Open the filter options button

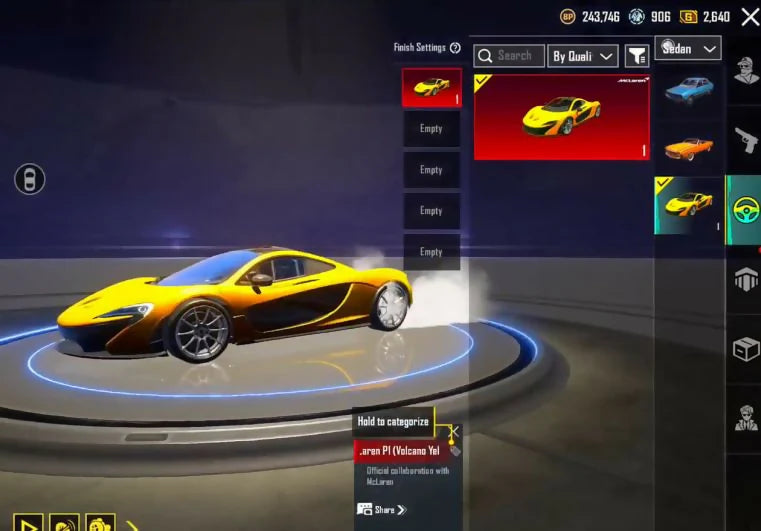coord(636,56)
